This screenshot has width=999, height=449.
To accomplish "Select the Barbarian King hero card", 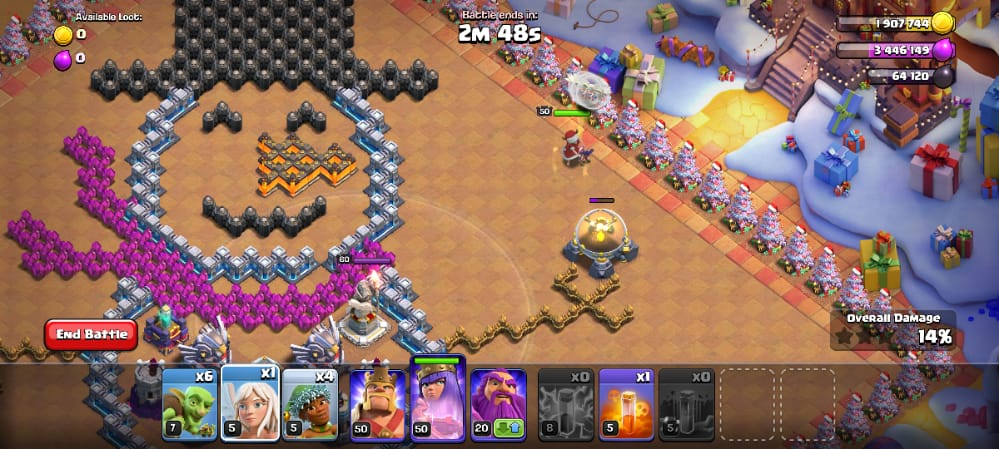I will click(x=377, y=404).
